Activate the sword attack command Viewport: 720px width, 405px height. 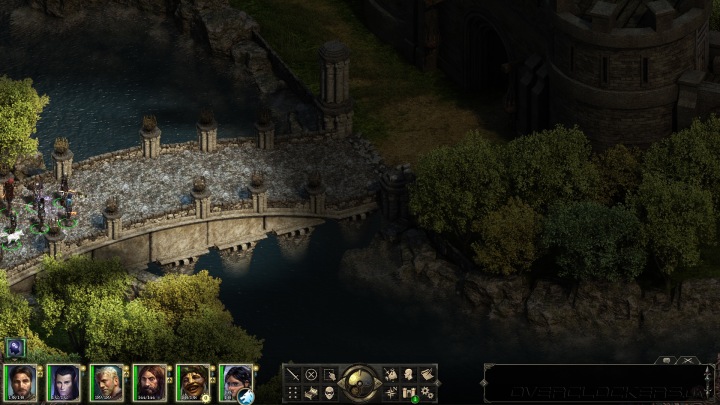pyautogui.click(x=293, y=374)
